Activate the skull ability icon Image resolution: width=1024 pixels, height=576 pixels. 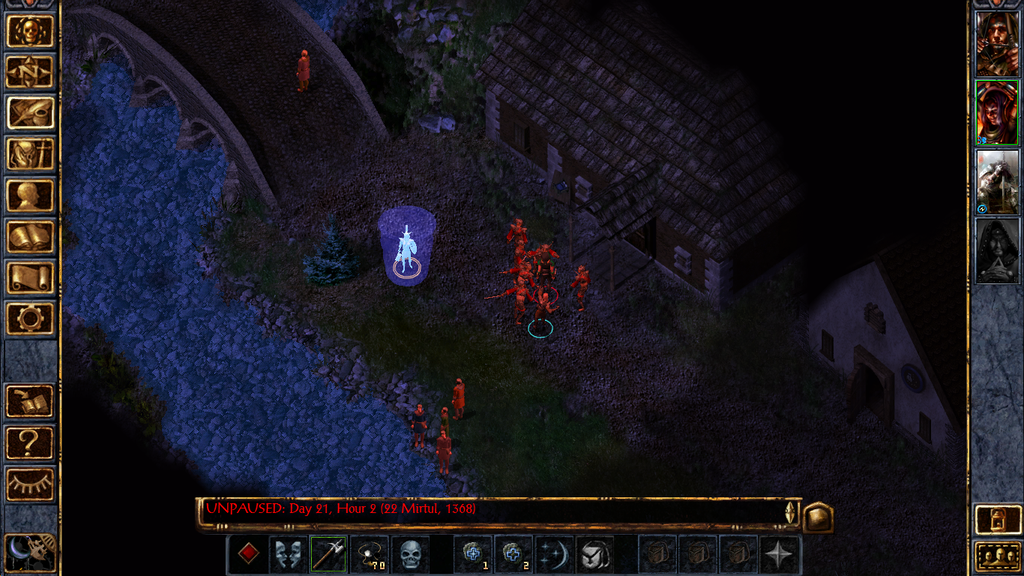click(x=410, y=554)
